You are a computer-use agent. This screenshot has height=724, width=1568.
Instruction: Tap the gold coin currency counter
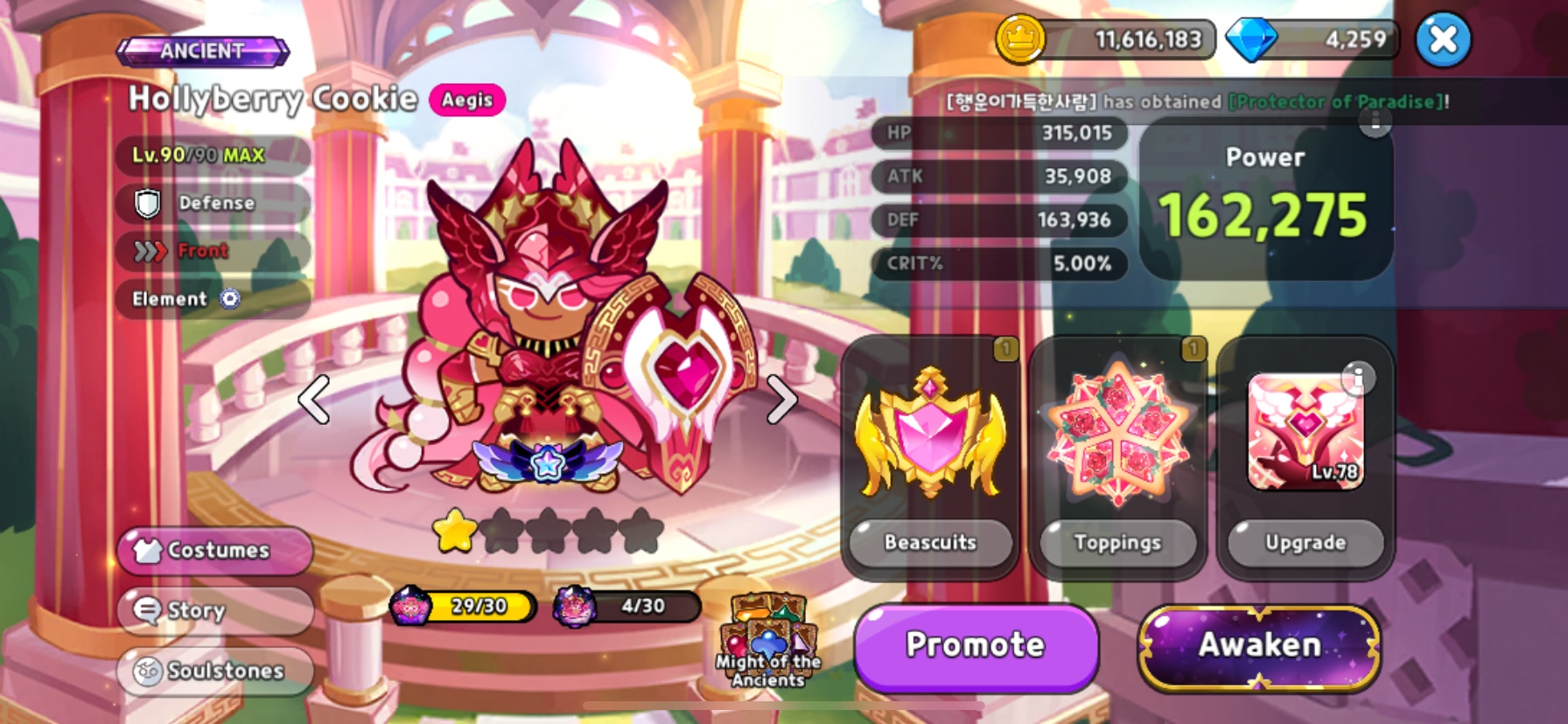pos(1107,40)
